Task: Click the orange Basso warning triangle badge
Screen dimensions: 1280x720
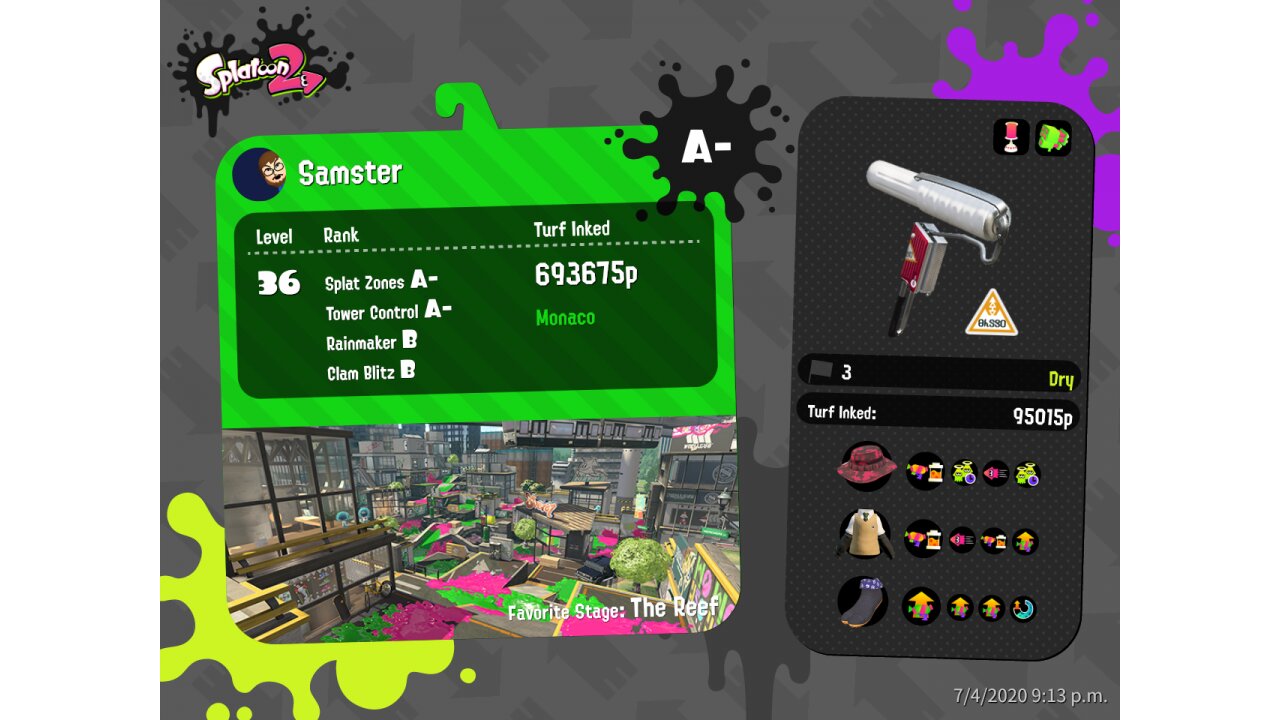Action: click(x=991, y=313)
